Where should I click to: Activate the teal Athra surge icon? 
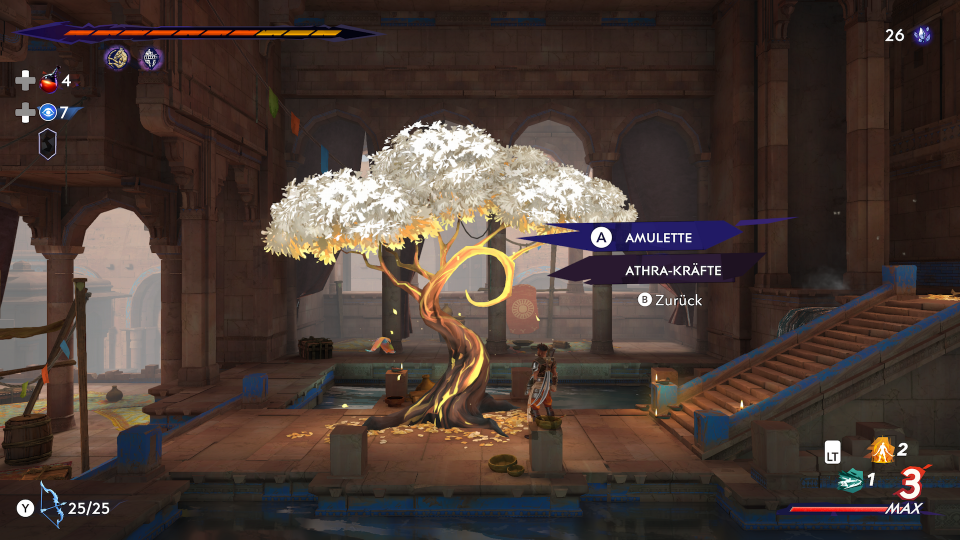[850, 480]
